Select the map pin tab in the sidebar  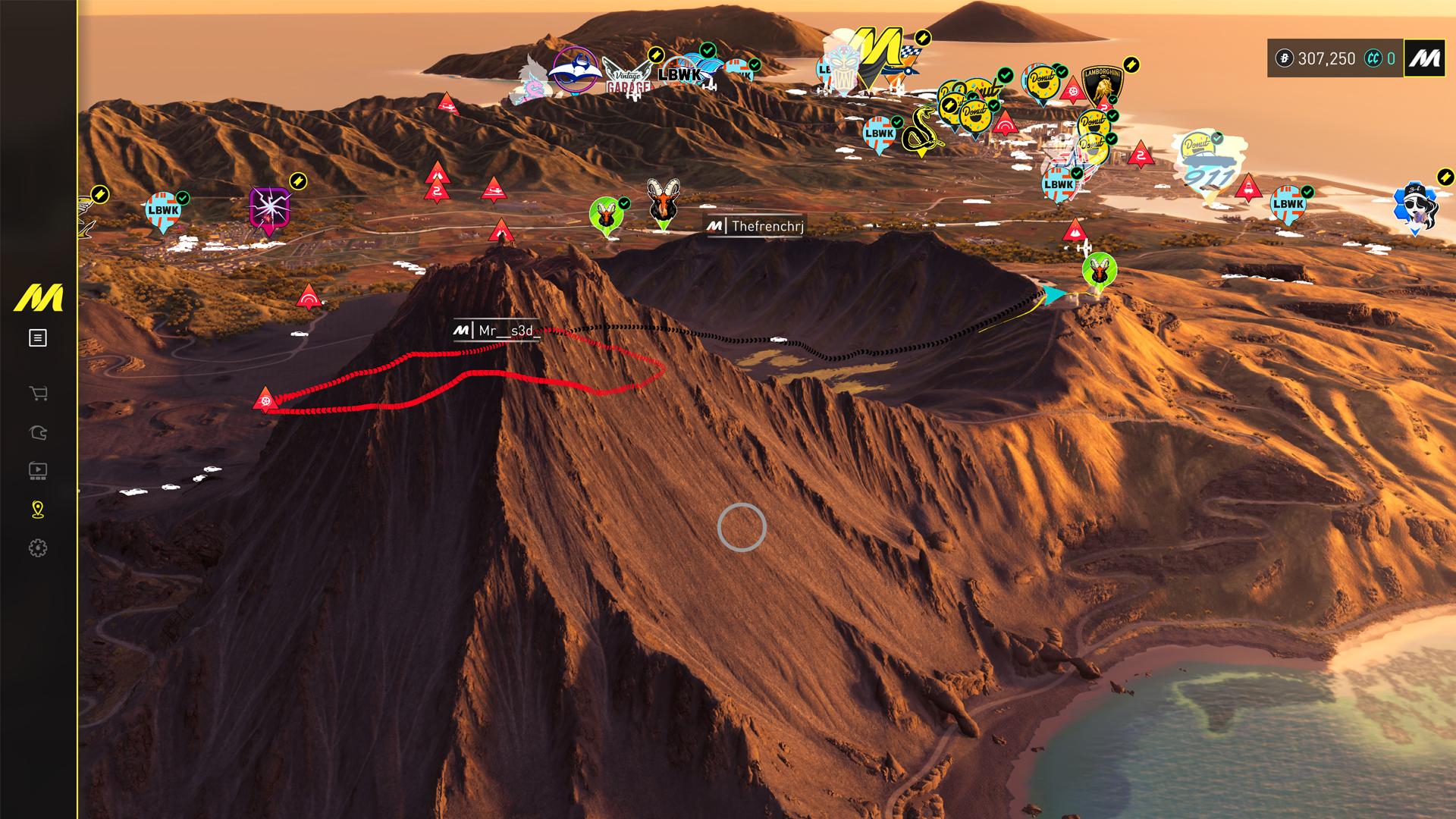(x=38, y=510)
